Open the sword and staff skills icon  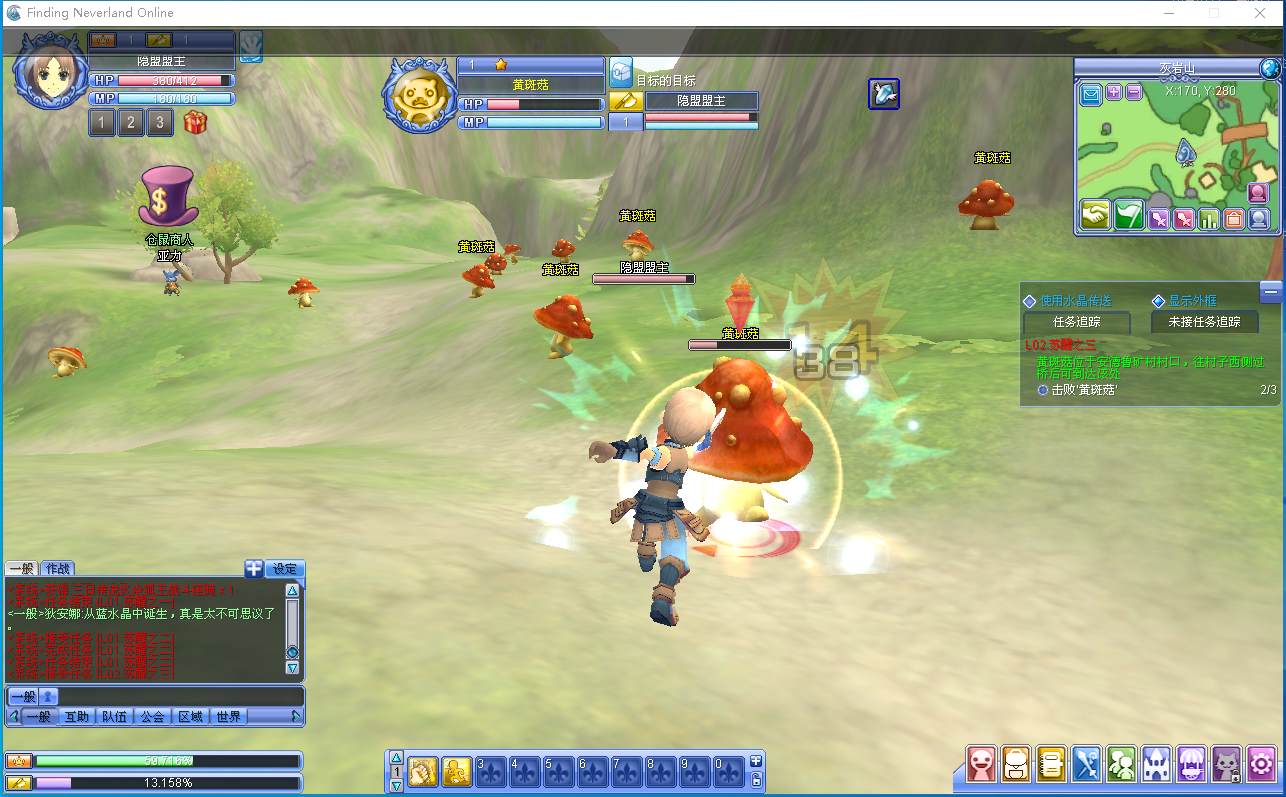[x=1087, y=764]
